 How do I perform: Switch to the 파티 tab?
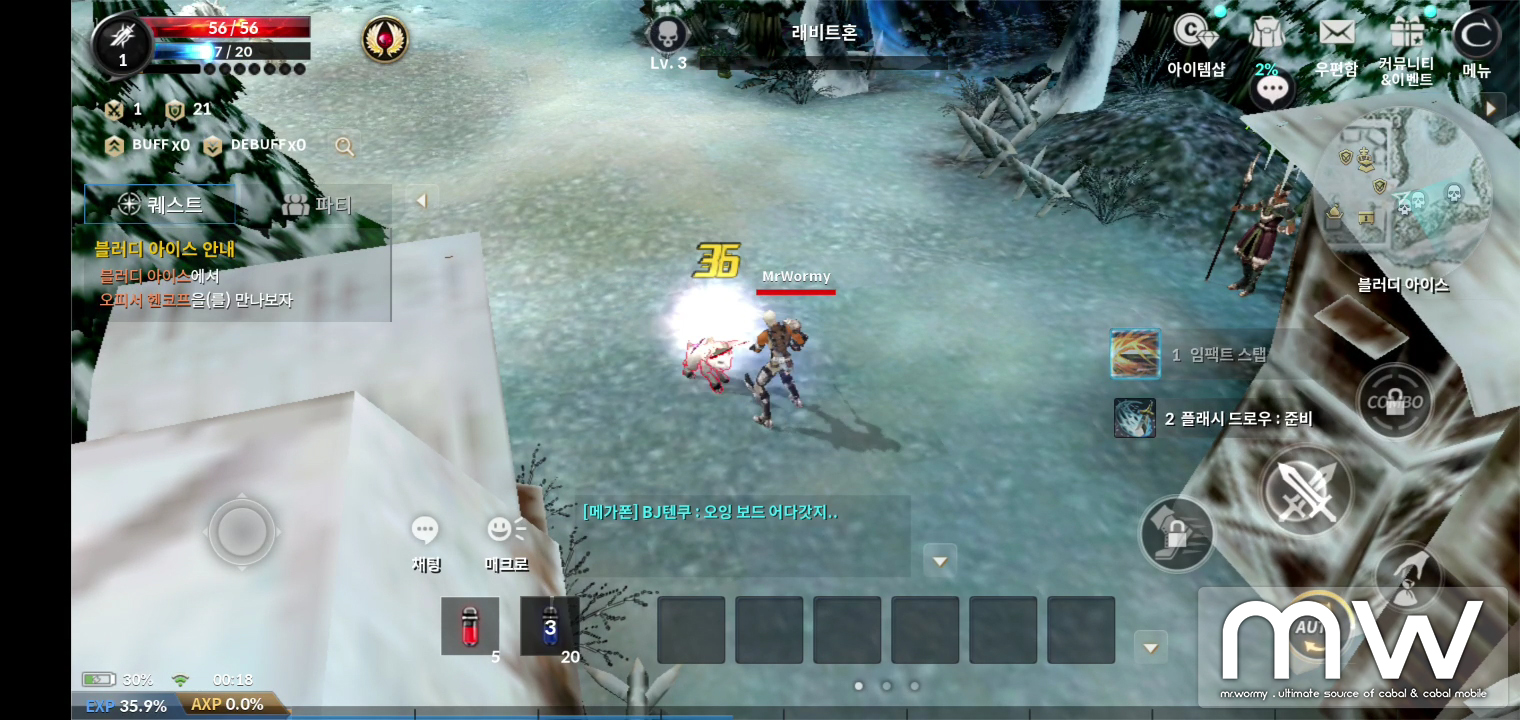click(318, 205)
